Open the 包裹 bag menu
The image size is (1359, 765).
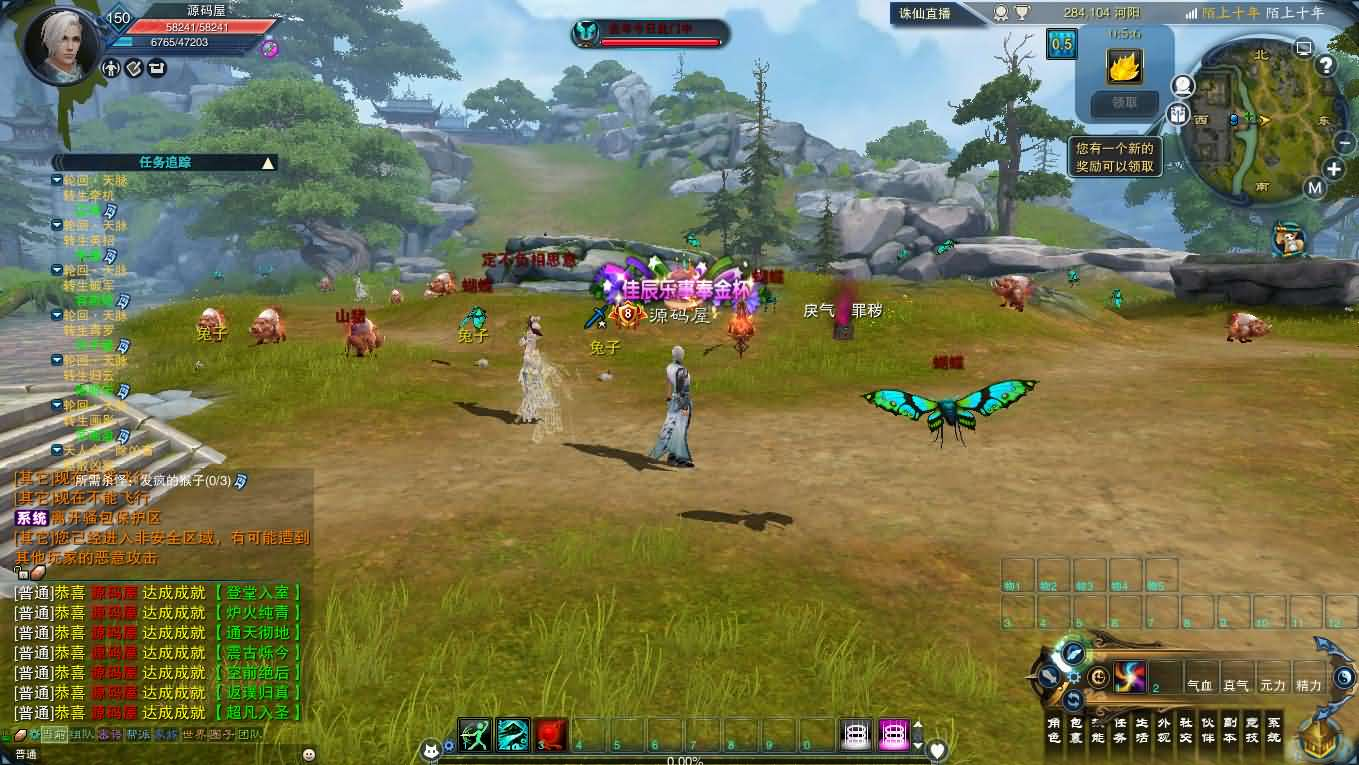(1077, 730)
